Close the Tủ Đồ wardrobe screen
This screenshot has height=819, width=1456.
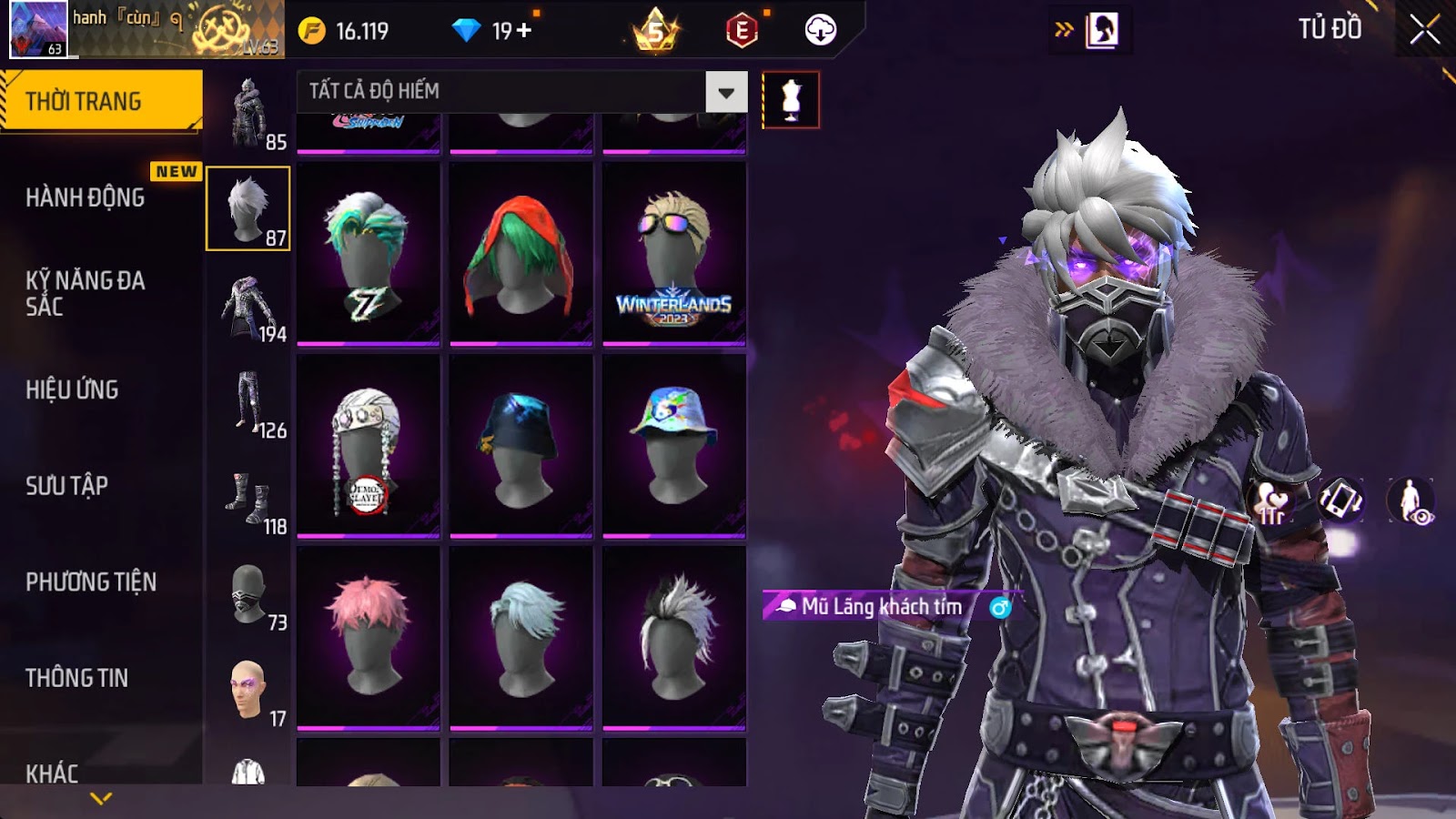pyautogui.click(x=1424, y=30)
